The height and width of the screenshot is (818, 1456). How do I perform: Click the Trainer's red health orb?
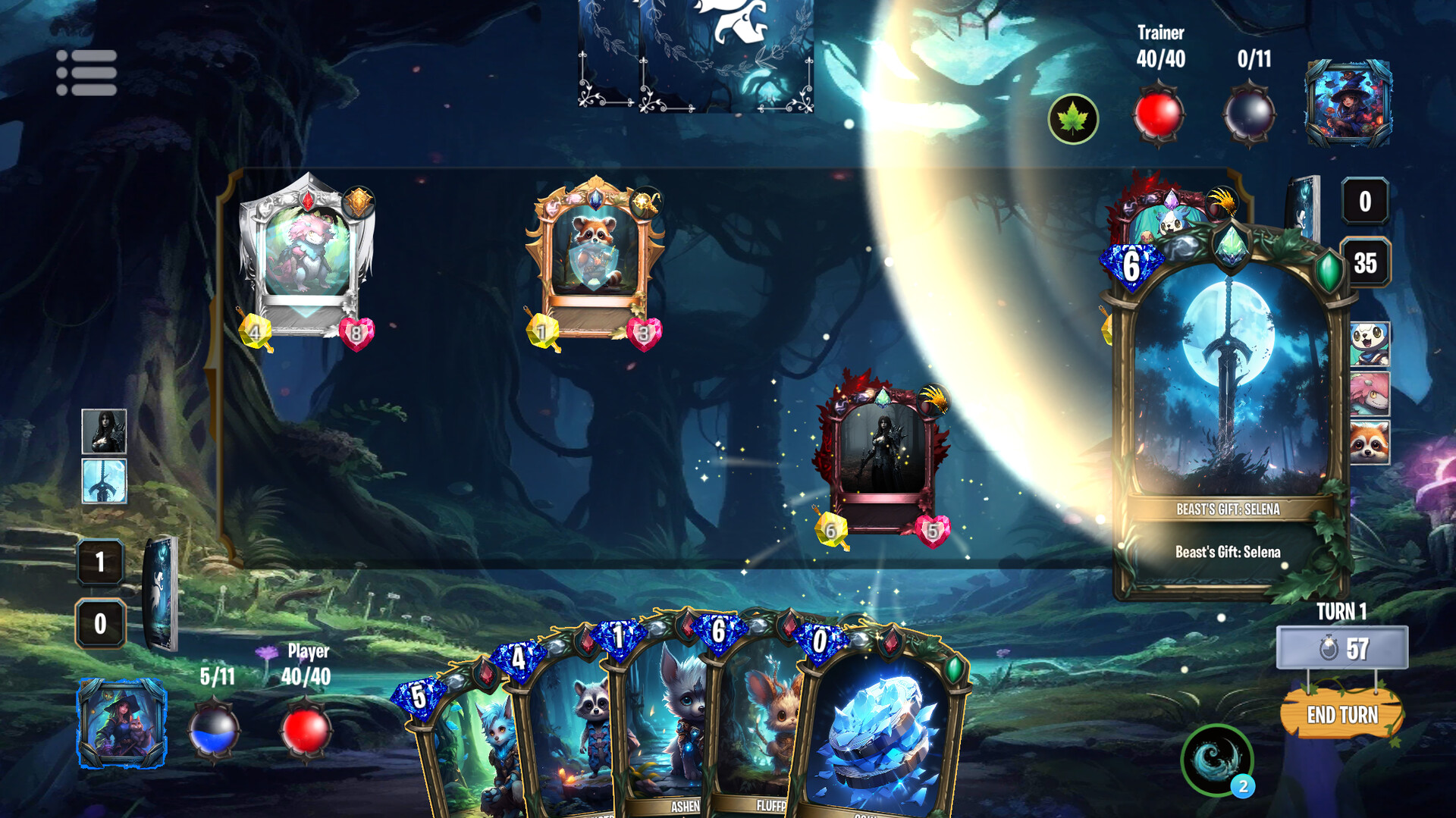point(1158,115)
